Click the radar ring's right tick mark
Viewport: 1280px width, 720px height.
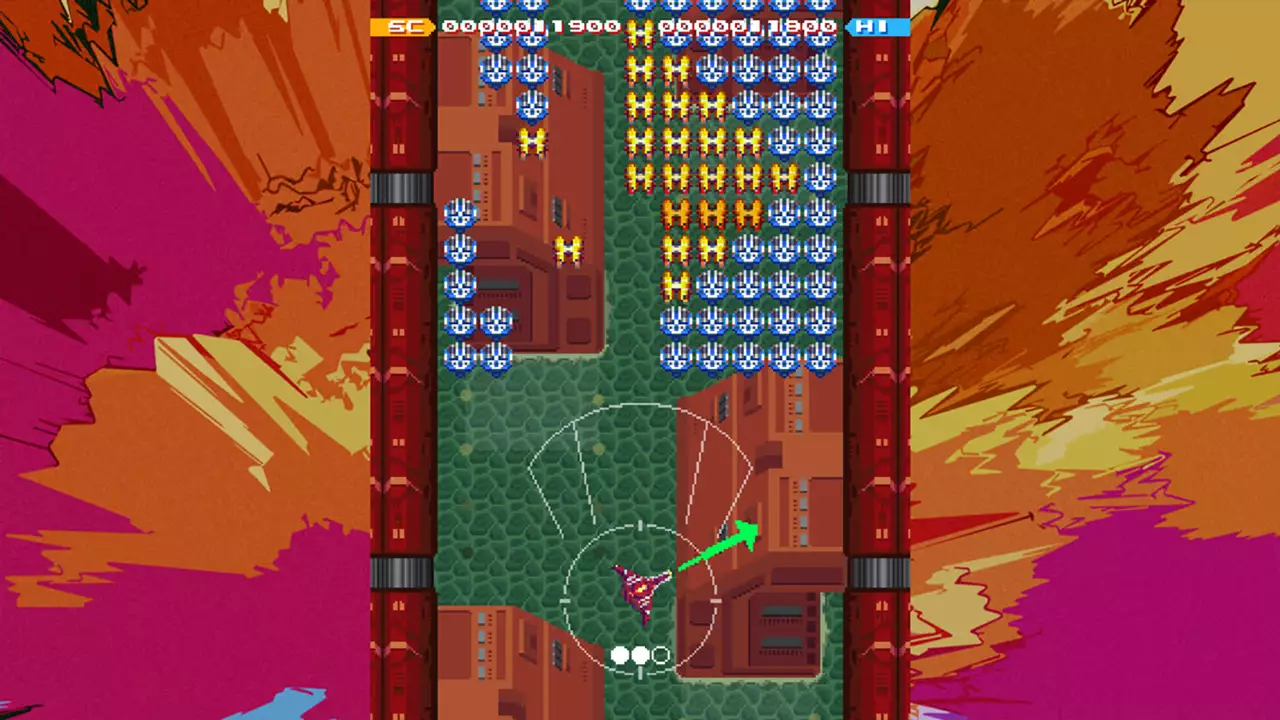click(x=714, y=598)
